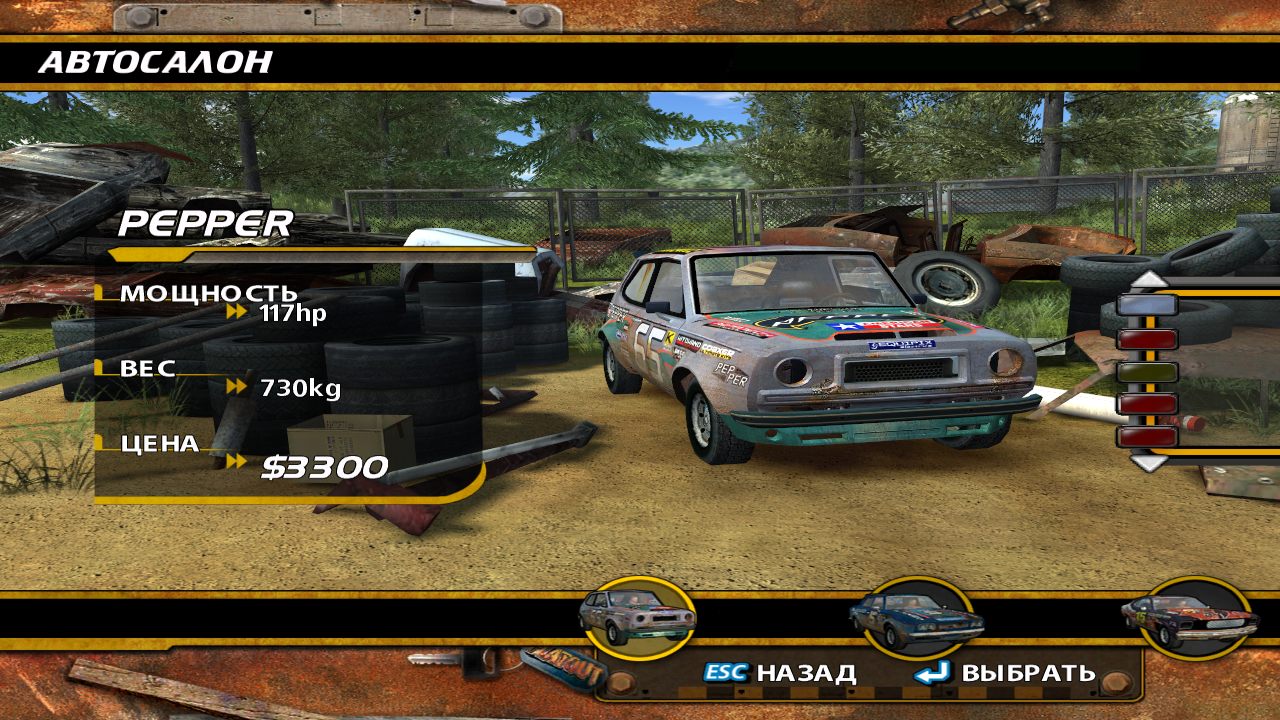Viewport: 1280px width, 720px height.
Task: Choose the olive green paint swatch
Action: [x=1147, y=372]
